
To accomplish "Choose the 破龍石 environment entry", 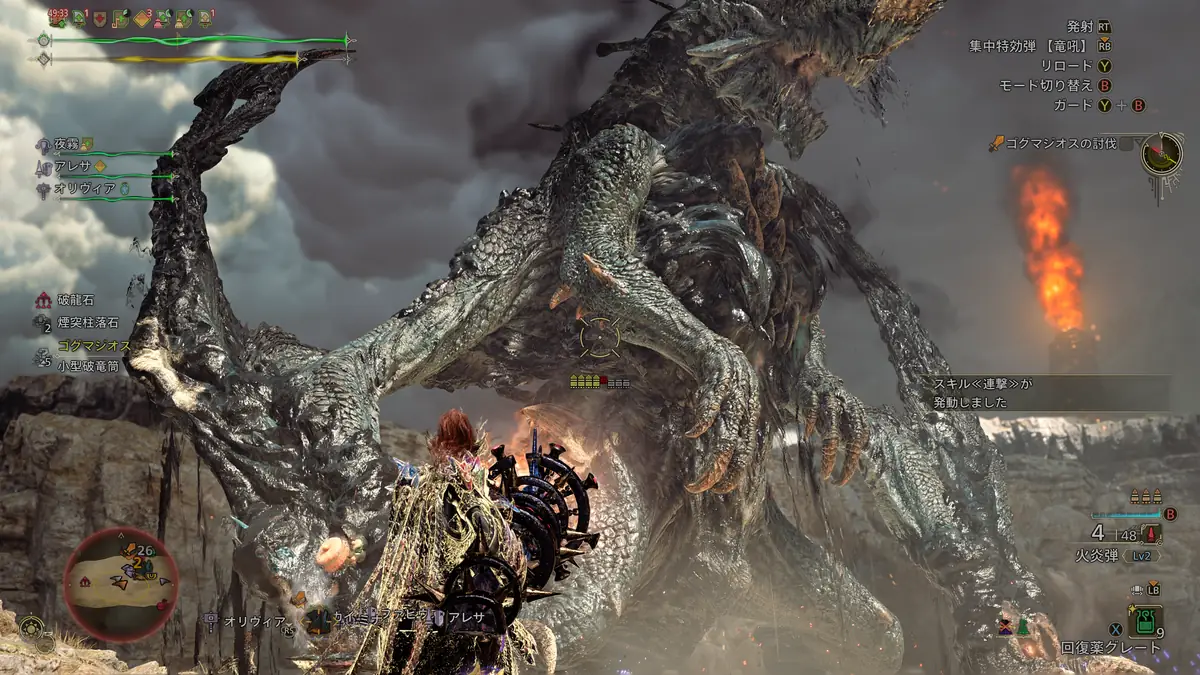I will click(x=77, y=300).
